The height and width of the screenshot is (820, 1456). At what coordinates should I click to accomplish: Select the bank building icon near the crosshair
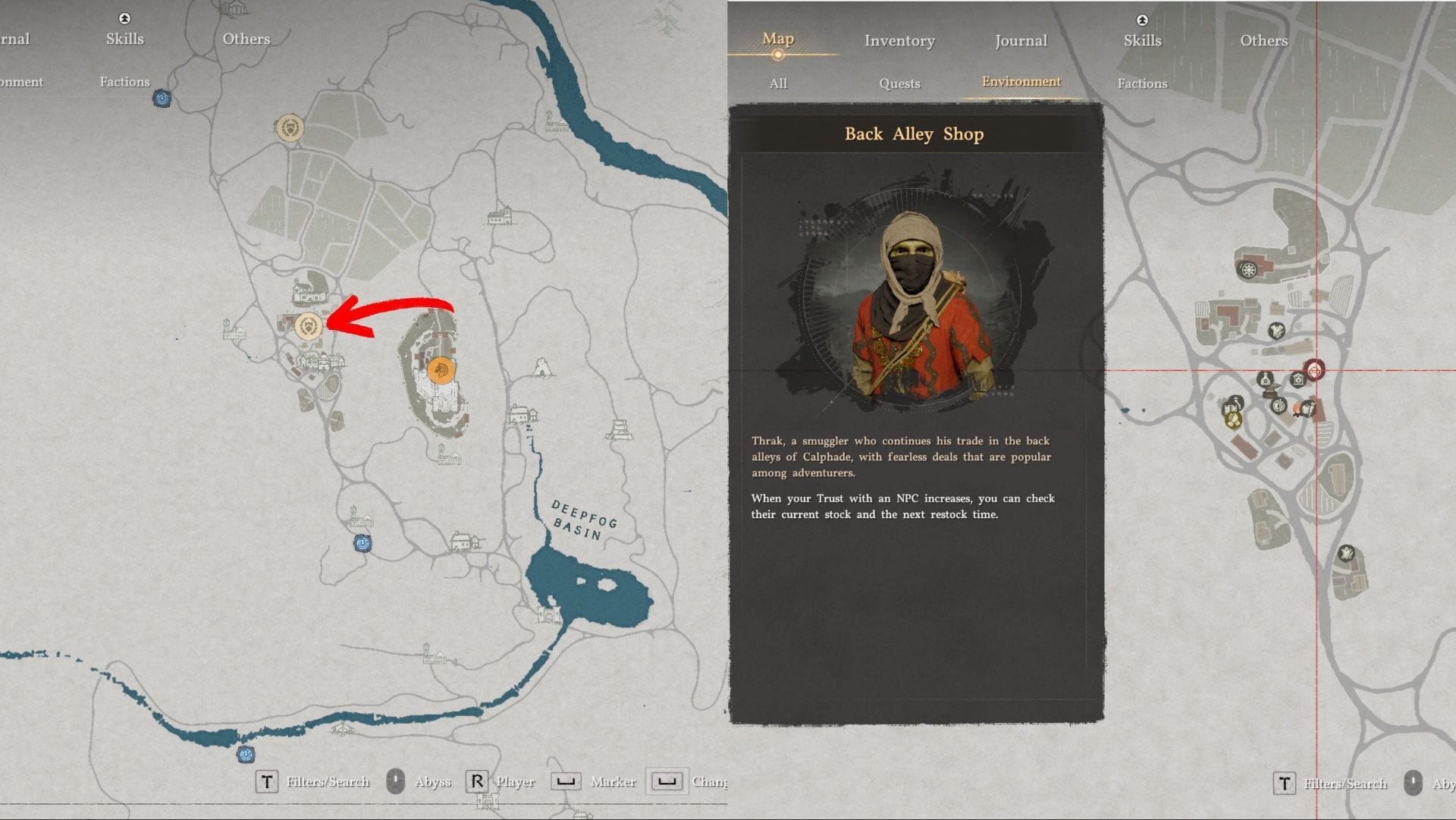1298,379
